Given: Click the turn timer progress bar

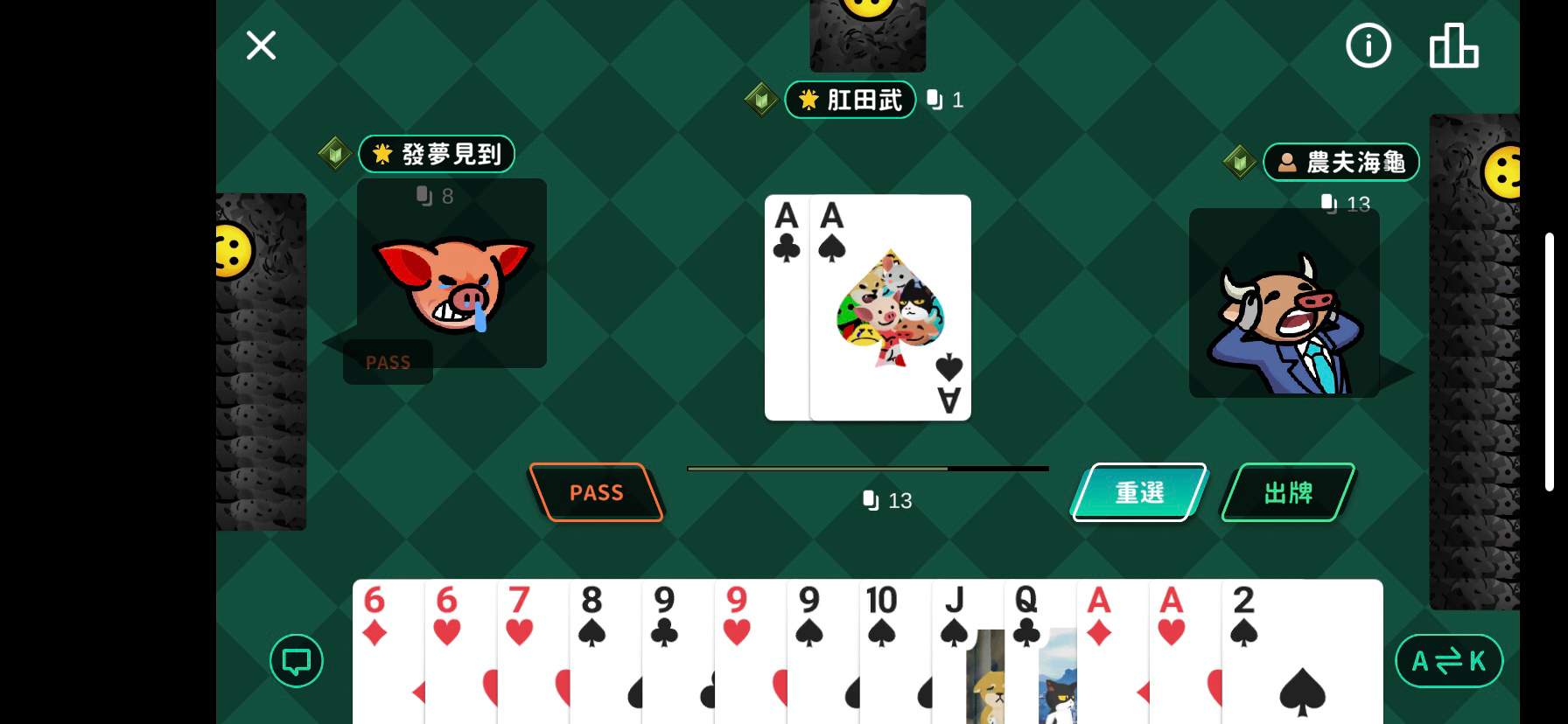Looking at the screenshot, I should click(868, 469).
